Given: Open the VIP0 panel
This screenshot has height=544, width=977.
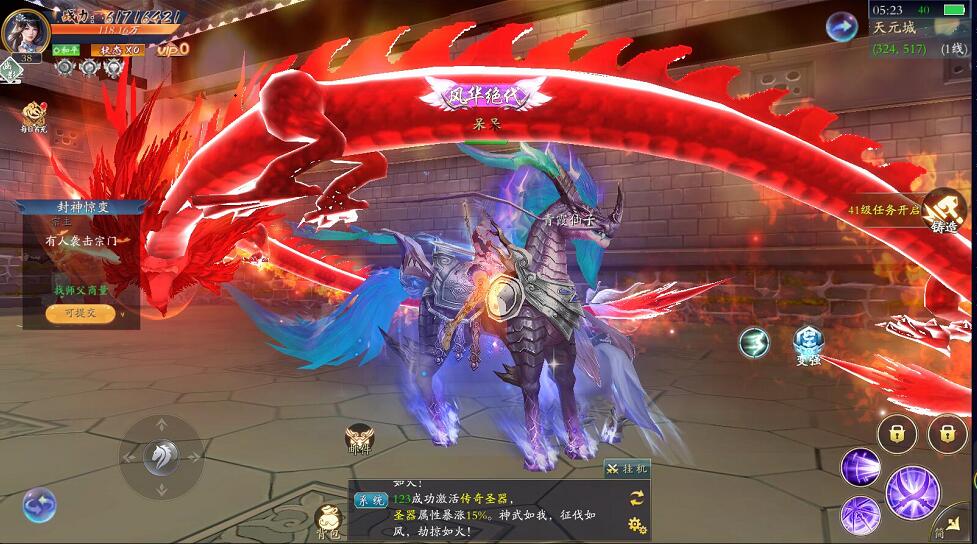Looking at the screenshot, I should 172,49.
